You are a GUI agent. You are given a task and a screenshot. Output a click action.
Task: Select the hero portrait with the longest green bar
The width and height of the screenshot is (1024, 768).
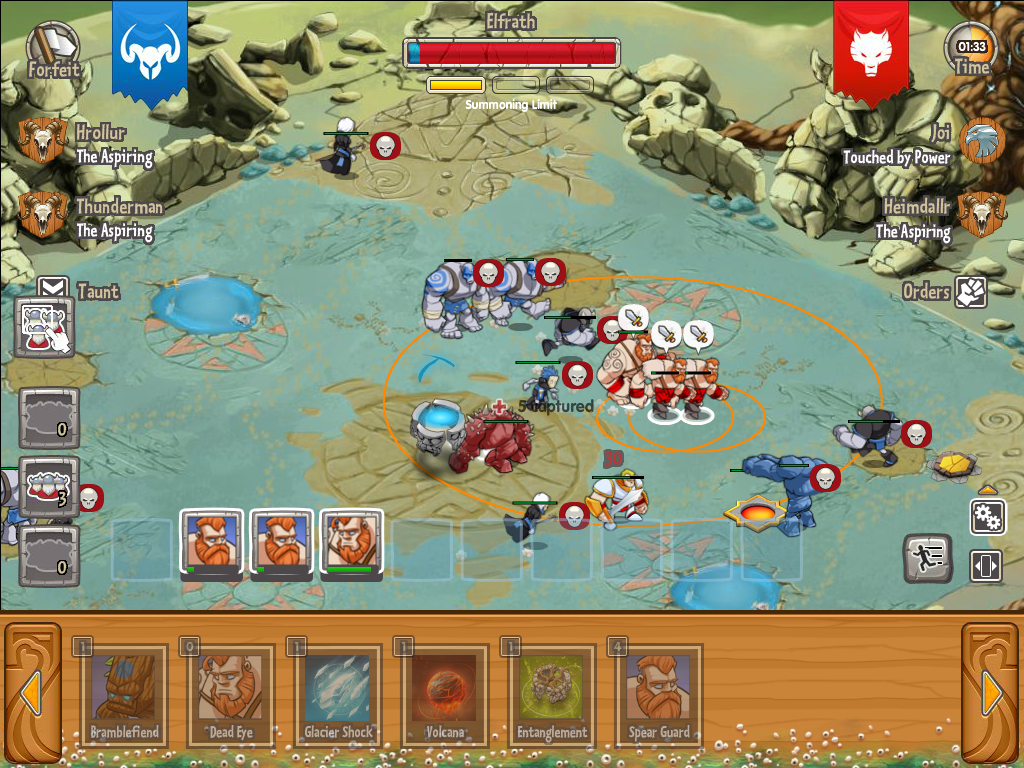tap(351, 543)
